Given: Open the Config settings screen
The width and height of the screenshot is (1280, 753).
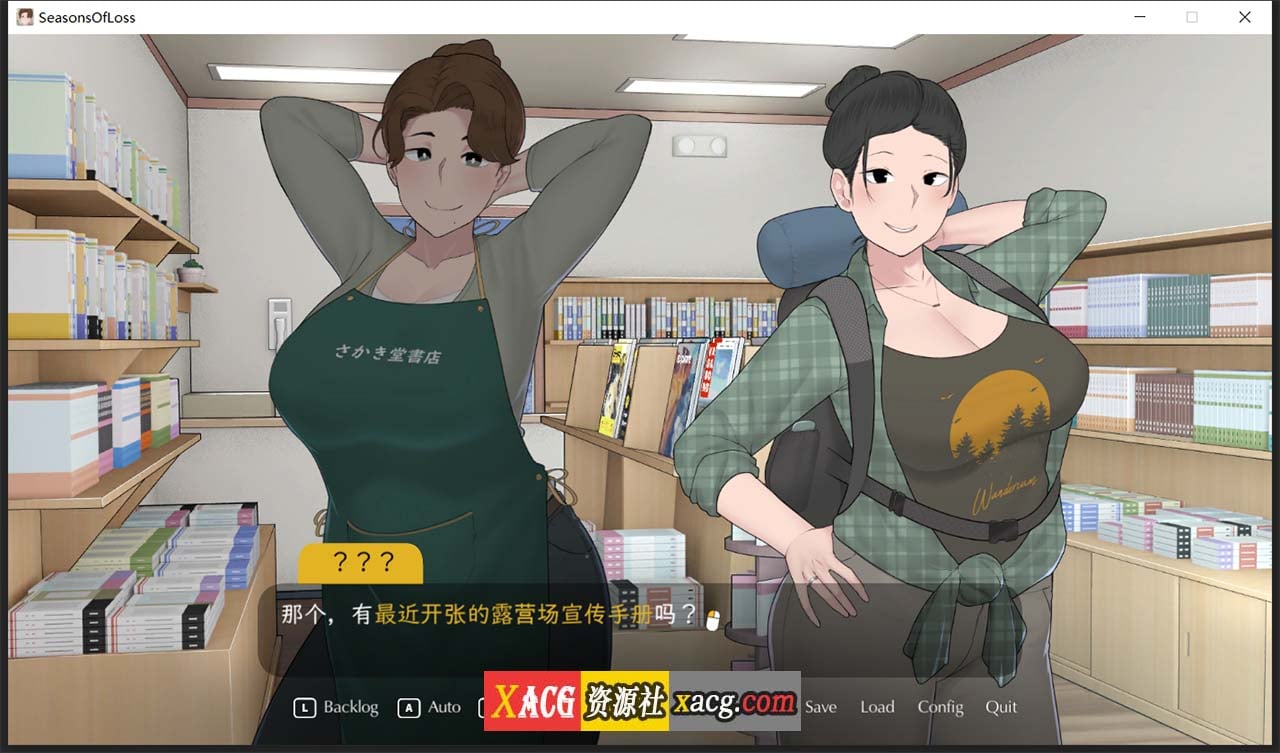Looking at the screenshot, I should (x=940, y=707).
